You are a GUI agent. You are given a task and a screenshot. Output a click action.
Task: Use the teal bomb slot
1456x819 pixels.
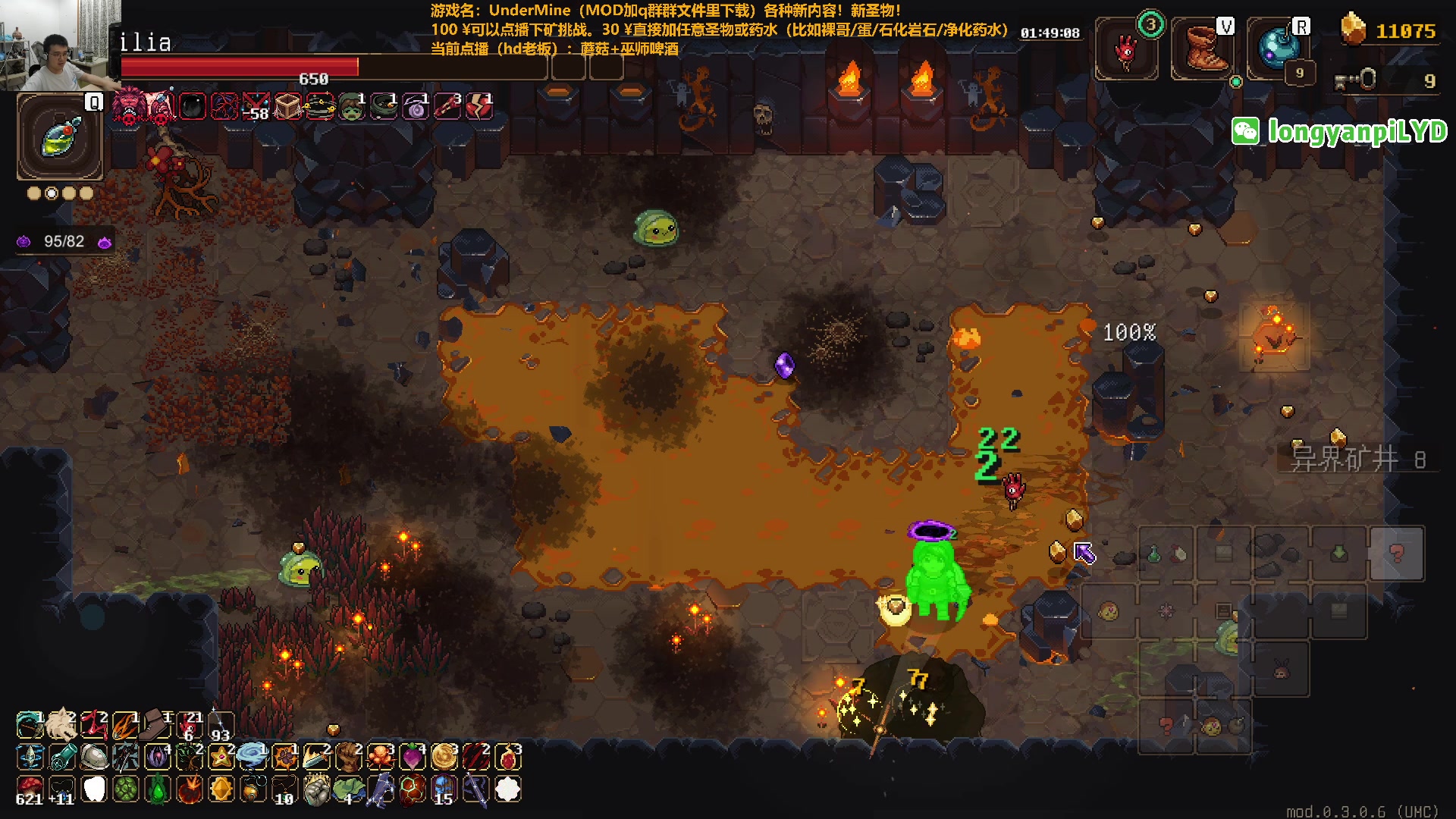[1279, 49]
